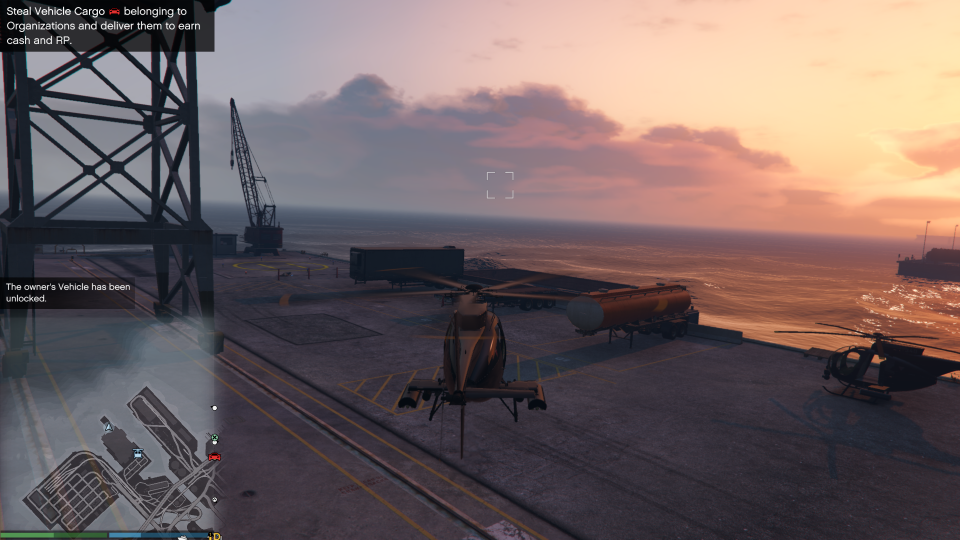Viewport: 960px width, 540px height.
Task: Open the minimap of the dock area
Action: [x=110, y=458]
